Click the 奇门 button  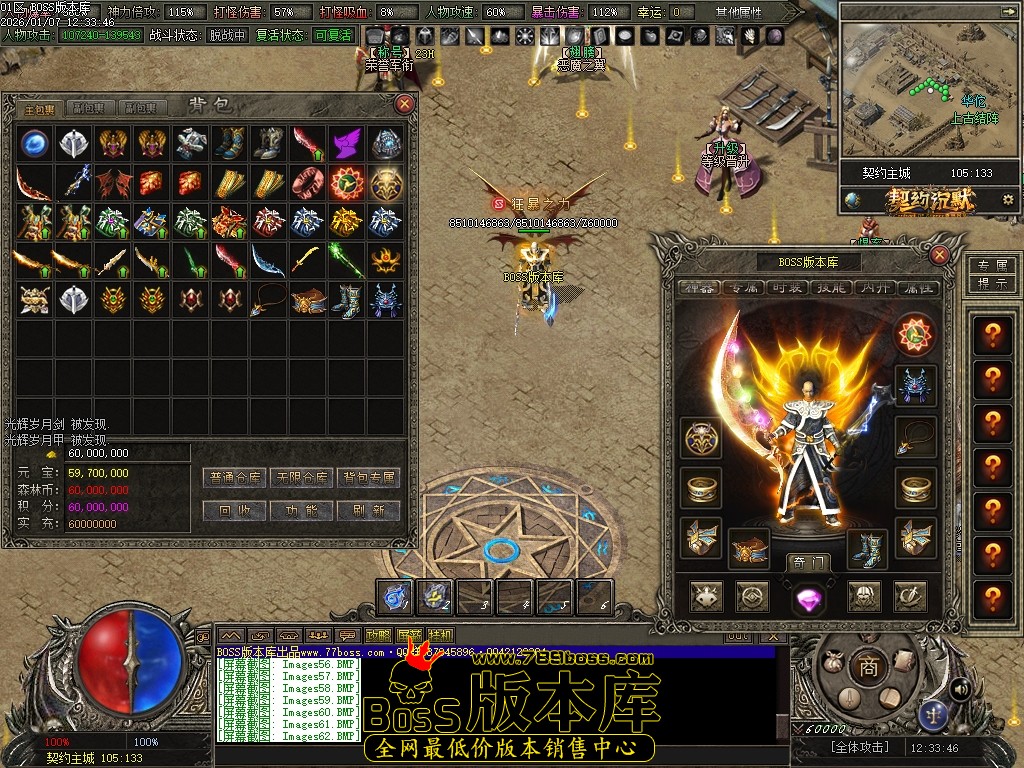pos(807,562)
